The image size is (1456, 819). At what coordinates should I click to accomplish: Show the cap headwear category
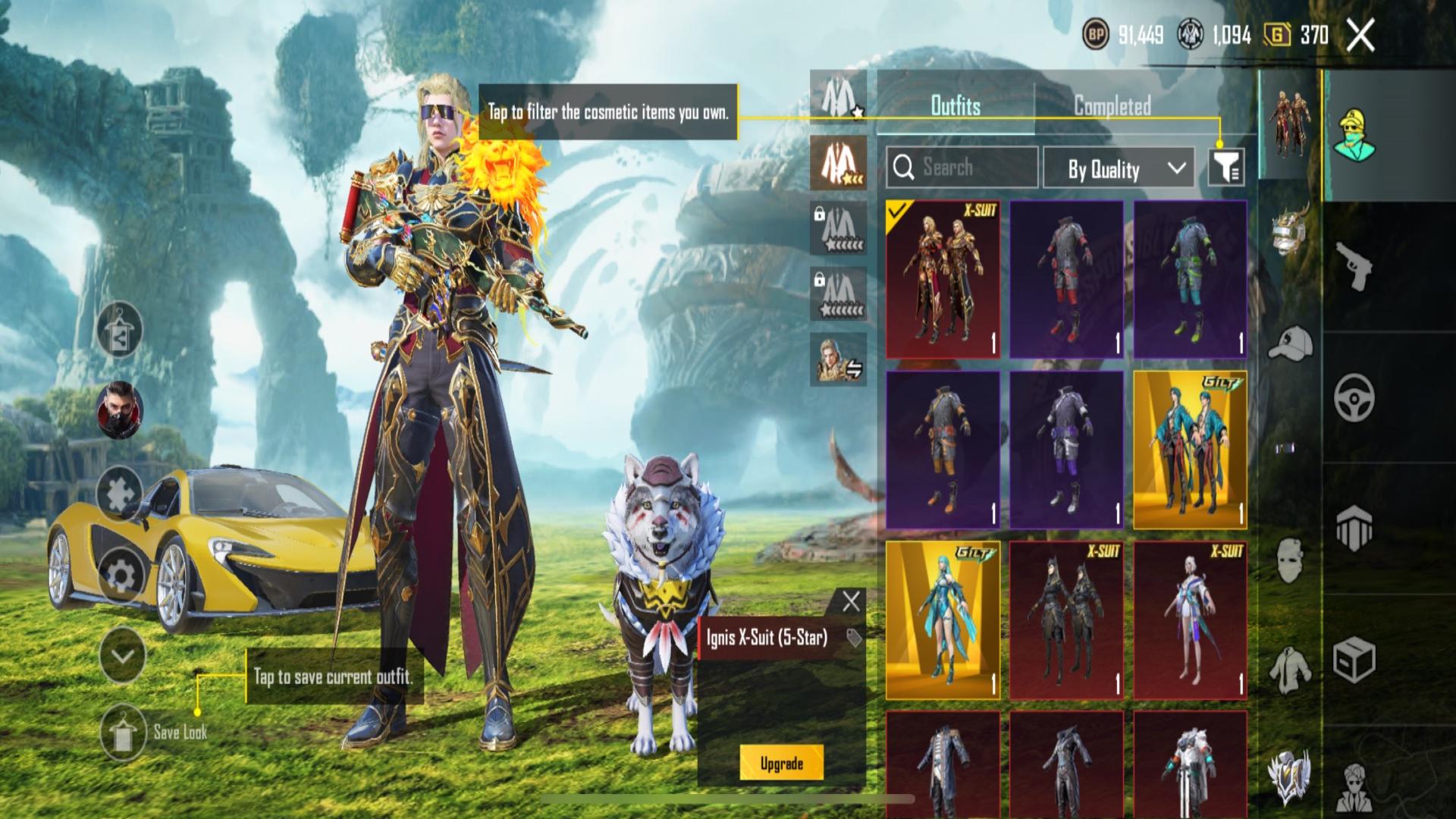(x=1290, y=343)
